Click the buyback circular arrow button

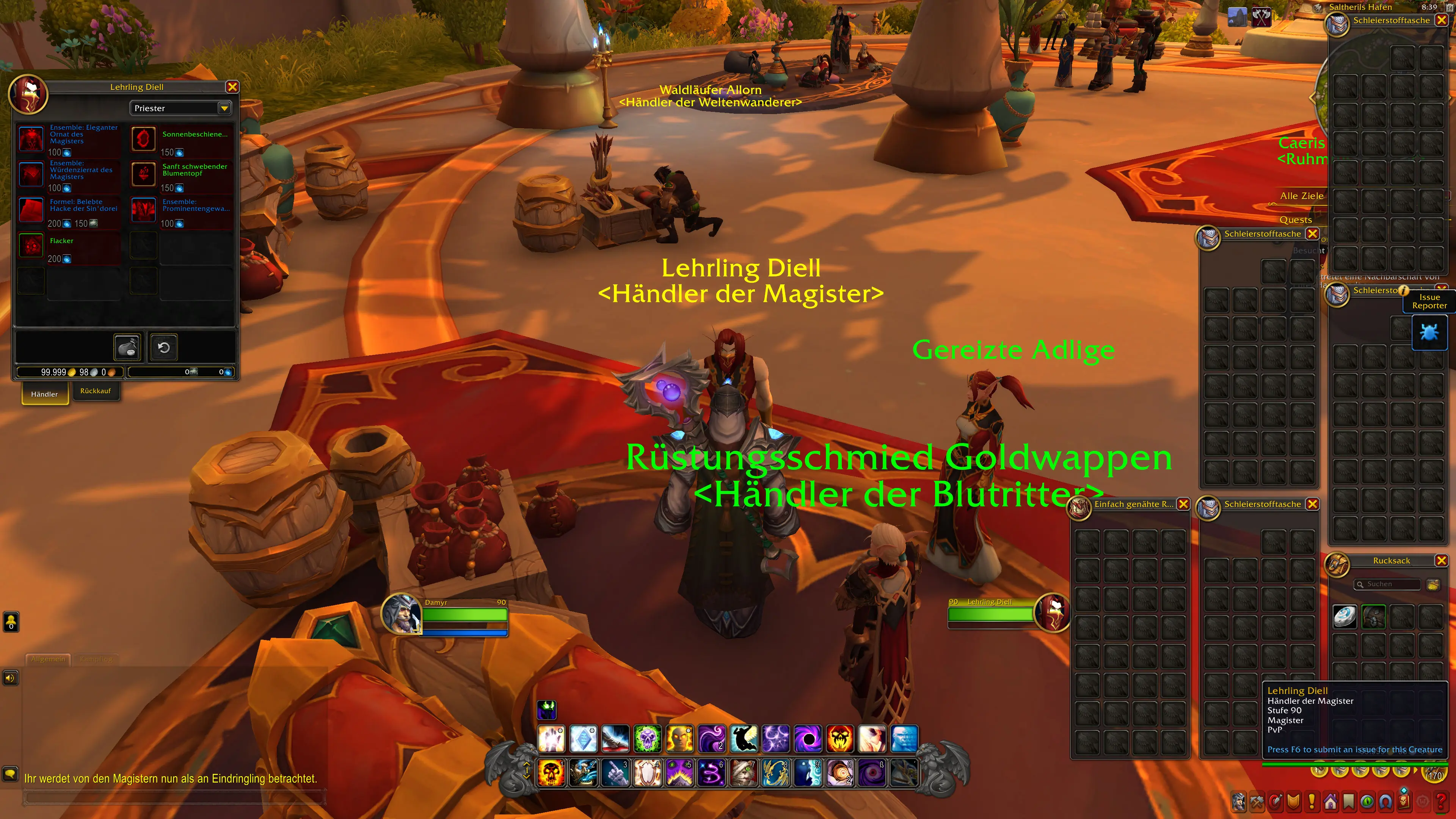[x=164, y=347]
